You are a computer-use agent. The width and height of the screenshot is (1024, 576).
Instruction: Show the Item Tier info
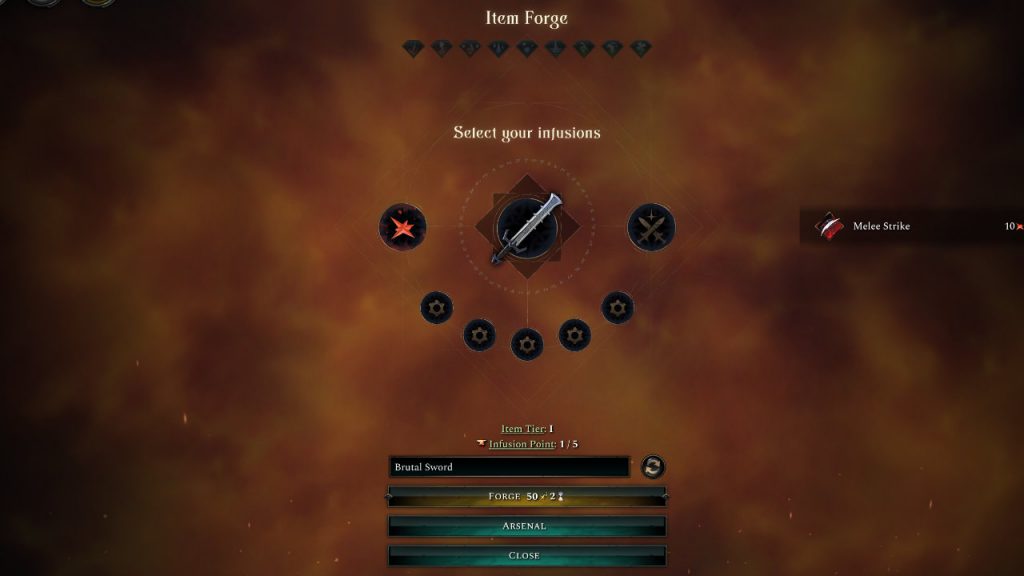pos(521,429)
